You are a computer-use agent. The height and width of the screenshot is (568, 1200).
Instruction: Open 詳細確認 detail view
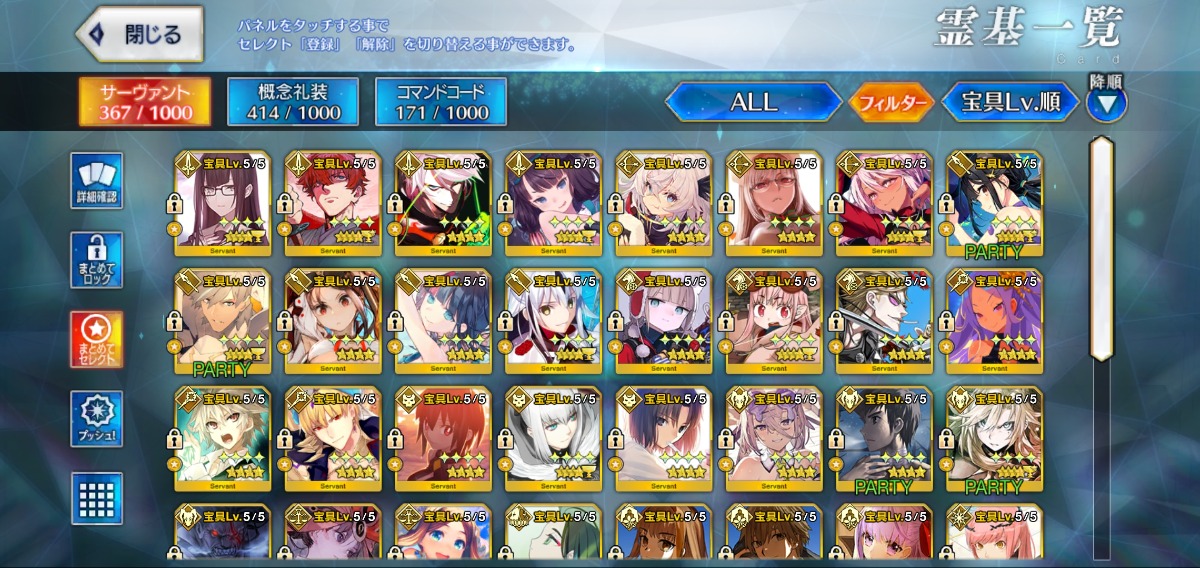(97, 181)
